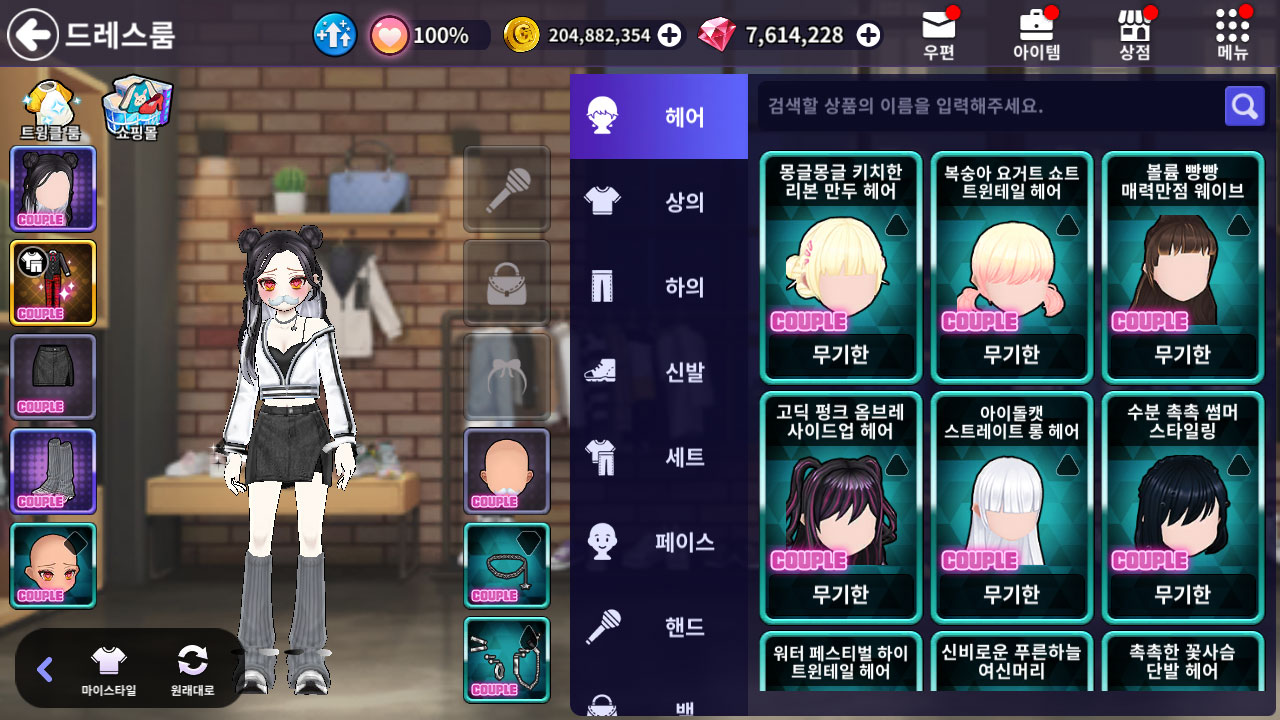Choose the 아이돌캣 스트레이트 롱 white hair
Image resolution: width=1280 pixels, height=720 pixels.
coord(1011,507)
